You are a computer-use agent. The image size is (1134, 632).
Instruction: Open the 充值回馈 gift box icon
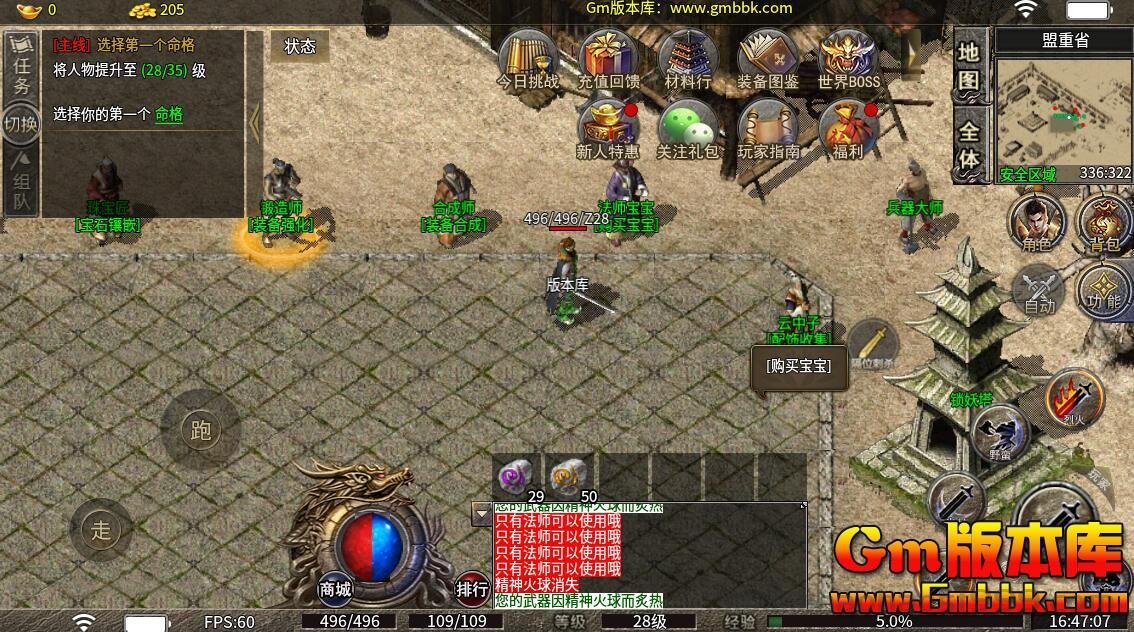[x=609, y=58]
